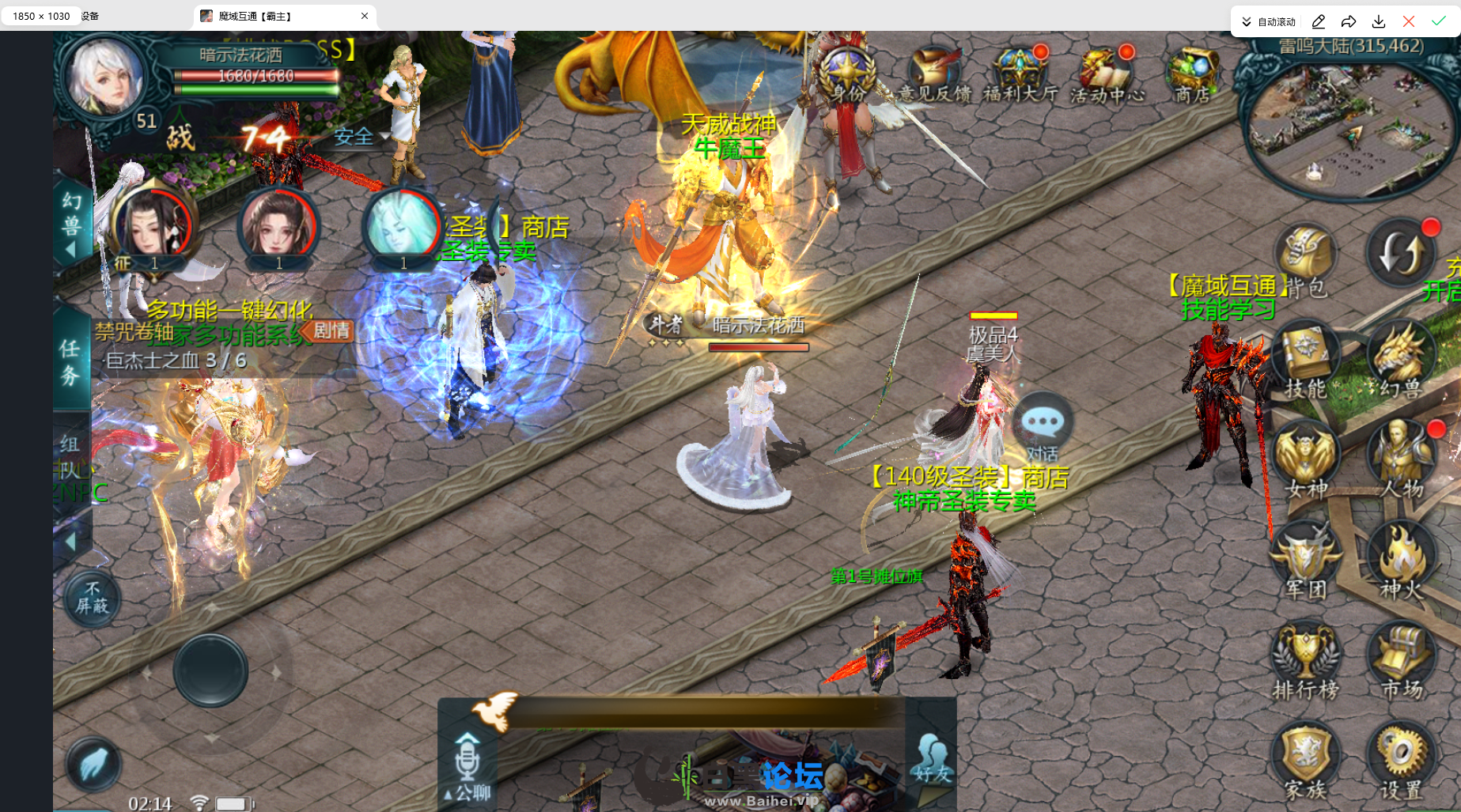Open the 商店 shop icon
1461x812 pixels.
[1192, 75]
